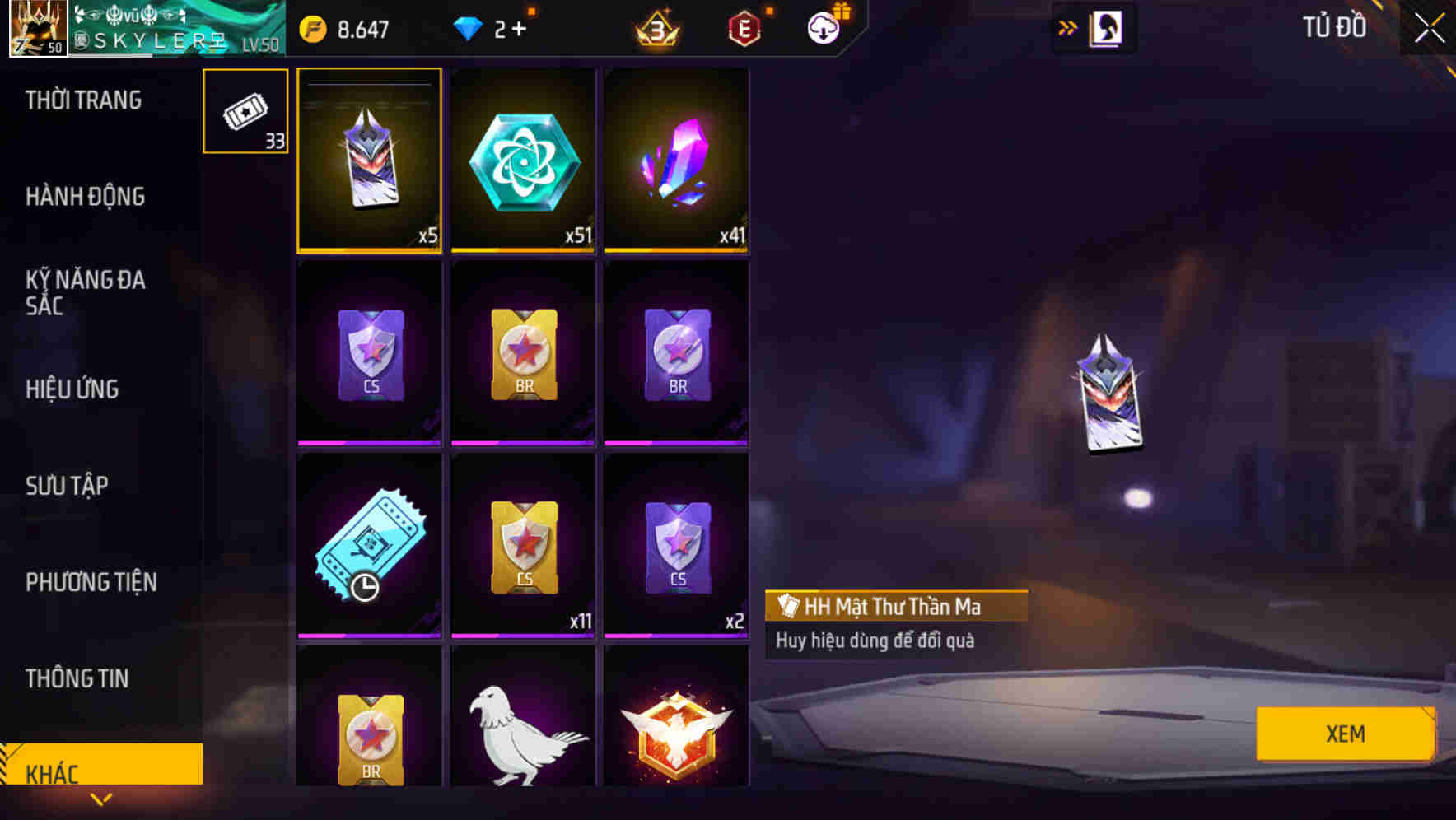Click the ticket filter showing 33
Viewport: 1456px width, 820px height.
click(x=245, y=111)
